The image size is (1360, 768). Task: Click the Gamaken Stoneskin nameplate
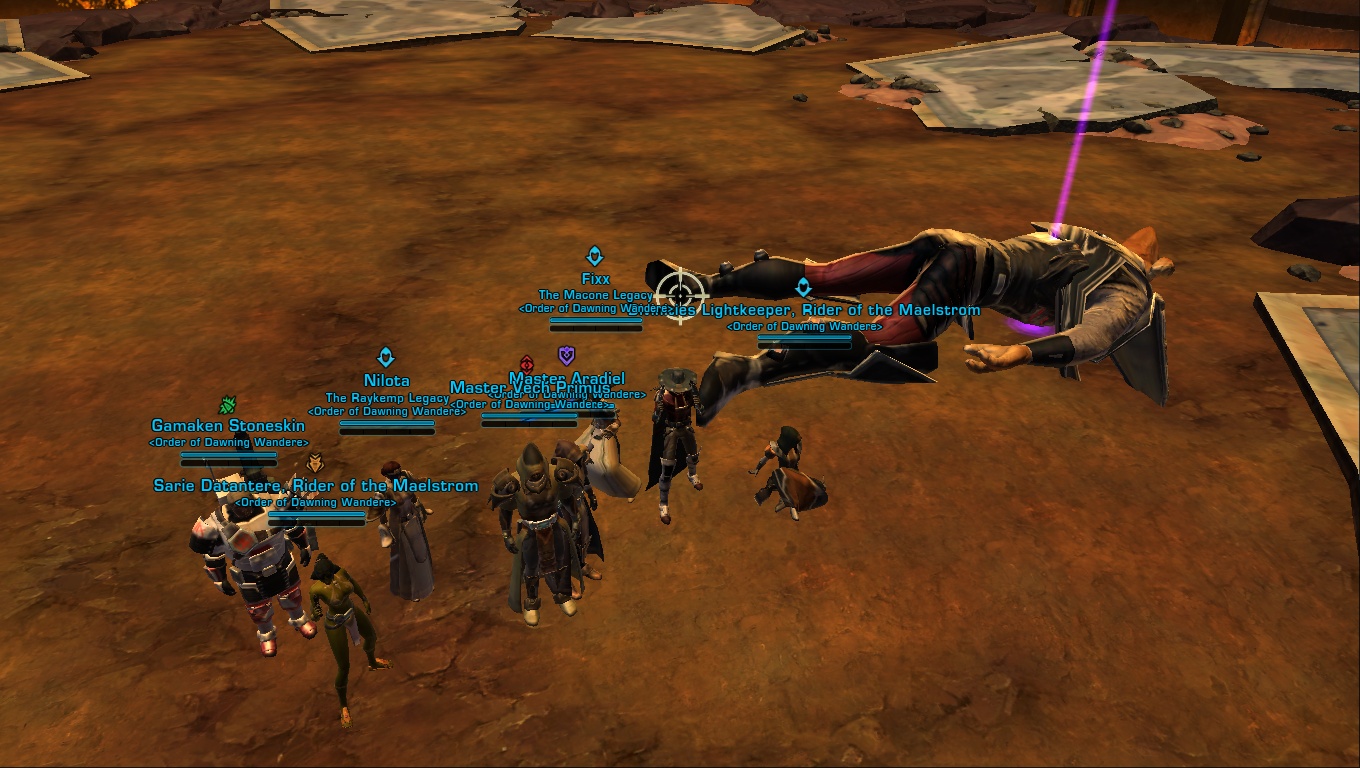[228, 426]
